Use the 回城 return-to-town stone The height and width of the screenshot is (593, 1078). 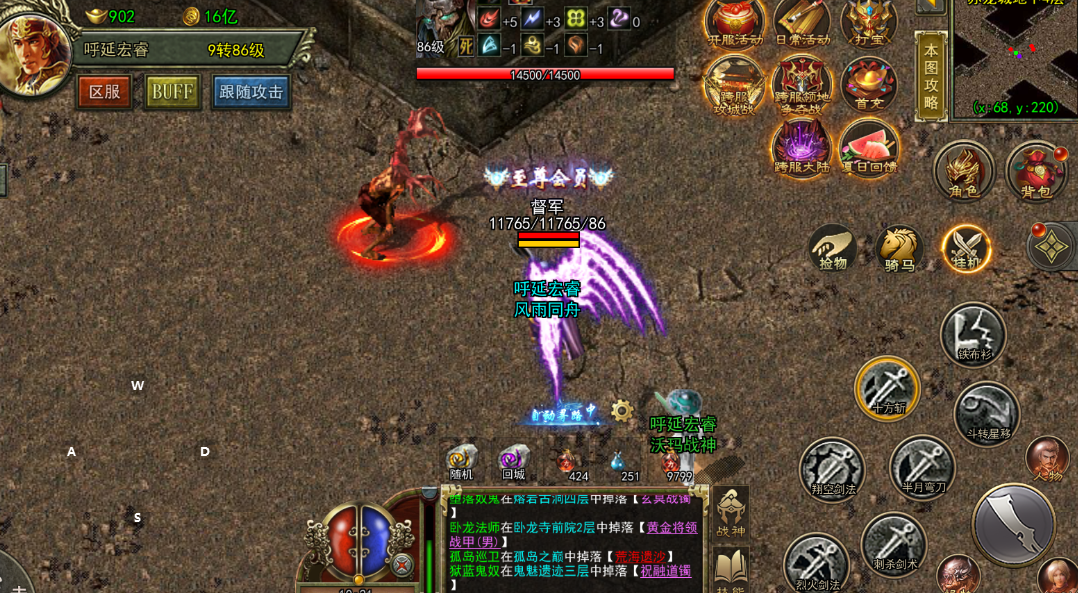(513, 461)
